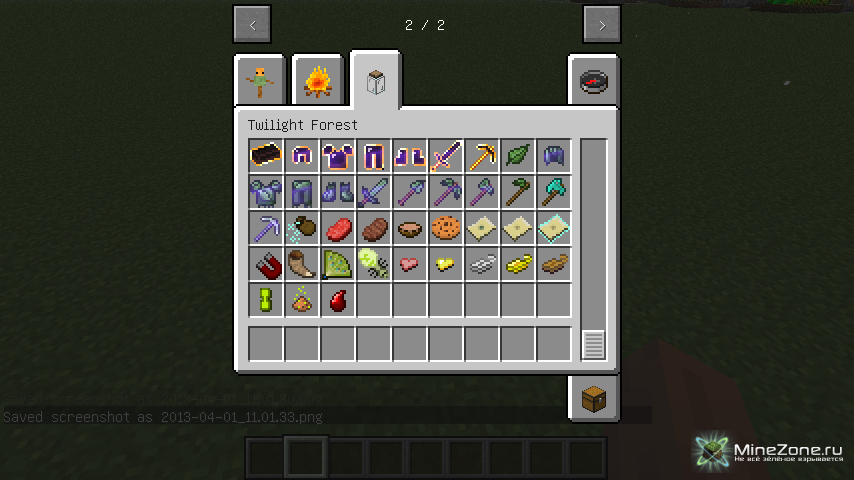
Task: Choose the teal diamond-colored axe
Action: tap(554, 192)
